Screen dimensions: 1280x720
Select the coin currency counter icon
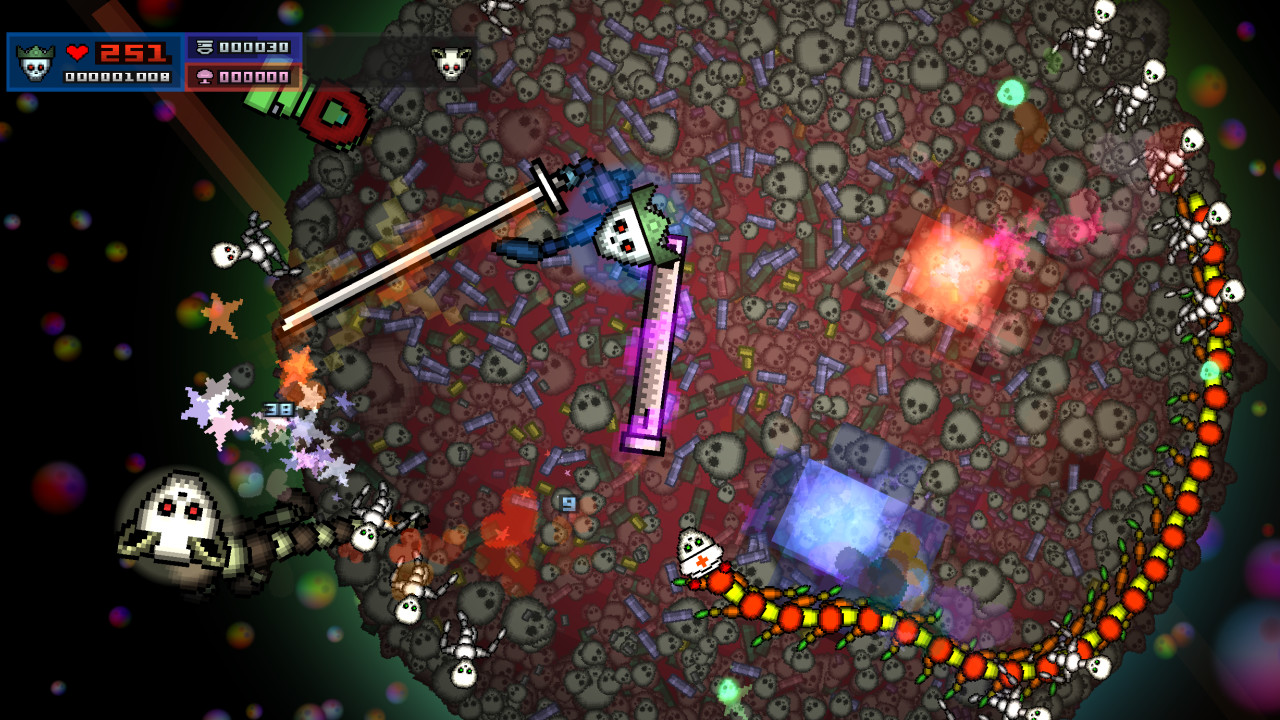204,45
